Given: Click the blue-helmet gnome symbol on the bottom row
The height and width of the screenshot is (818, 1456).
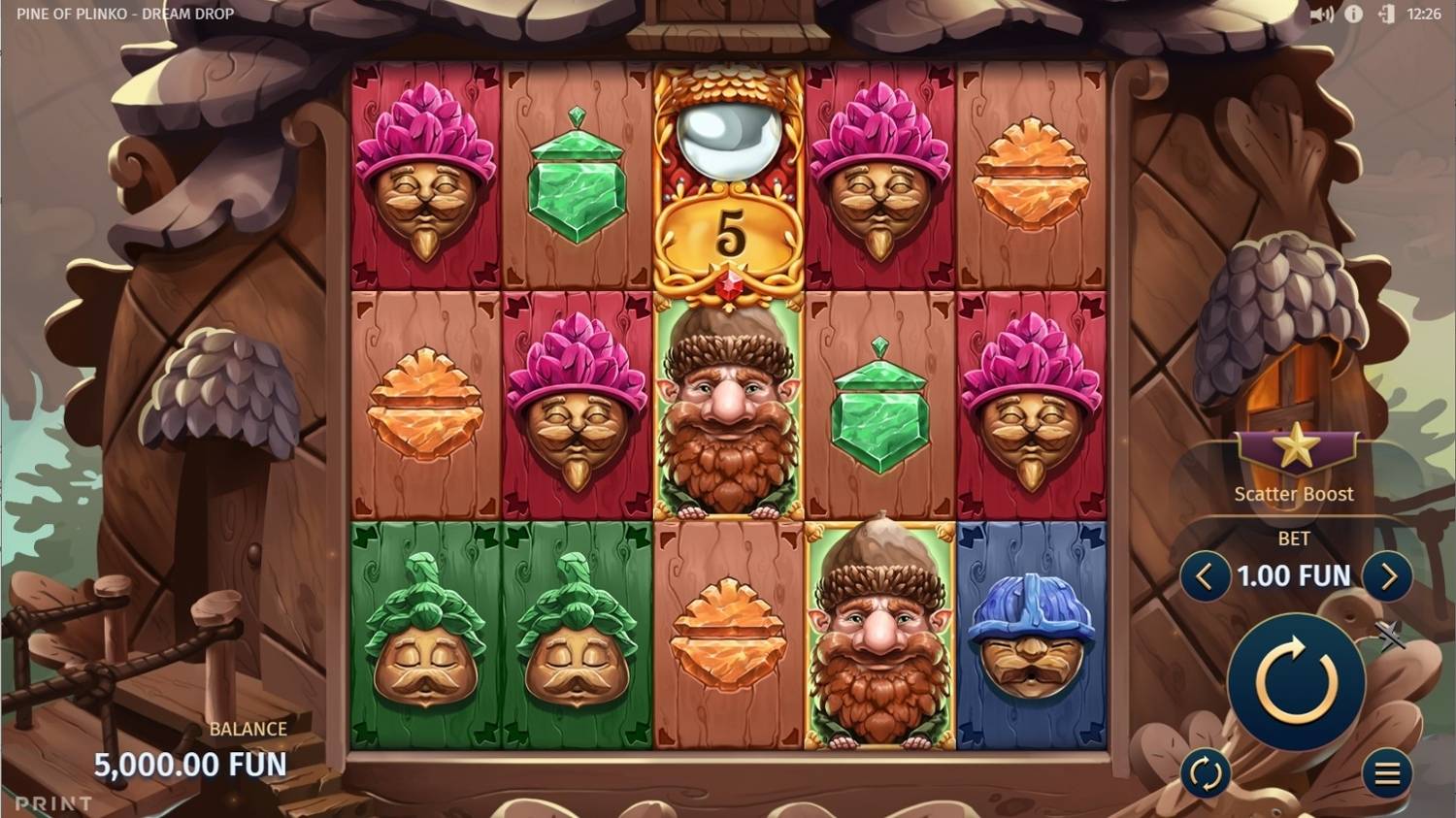Looking at the screenshot, I should point(1032,640).
